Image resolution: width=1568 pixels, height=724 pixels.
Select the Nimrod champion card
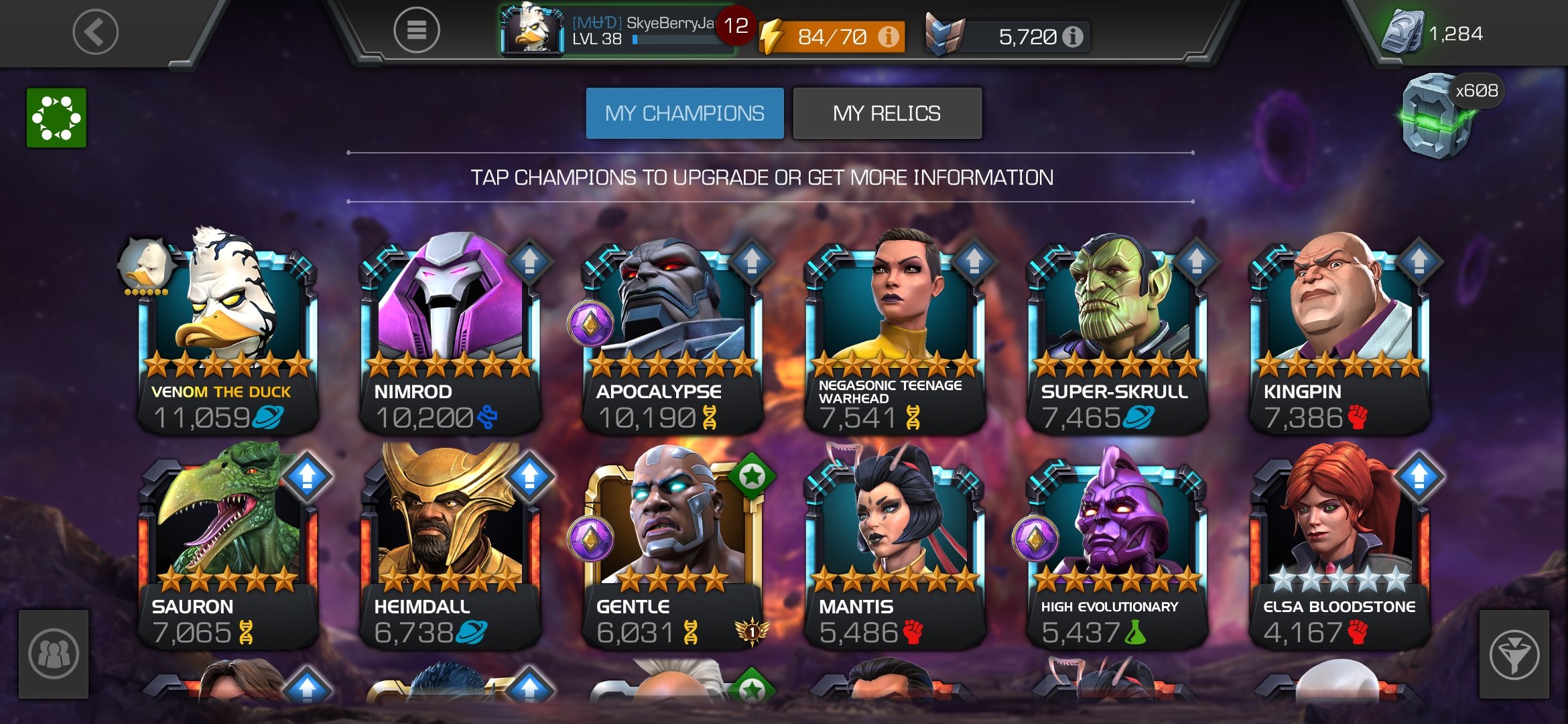[x=449, y=335]
